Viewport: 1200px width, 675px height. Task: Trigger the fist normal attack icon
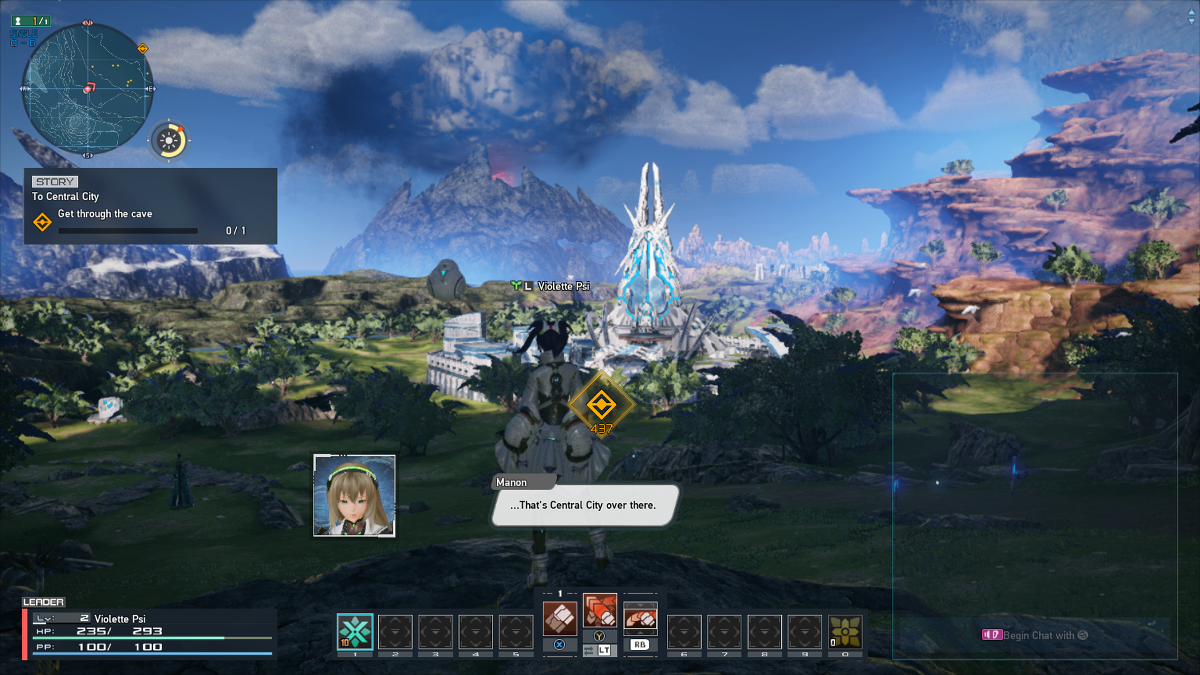point(560,617)
